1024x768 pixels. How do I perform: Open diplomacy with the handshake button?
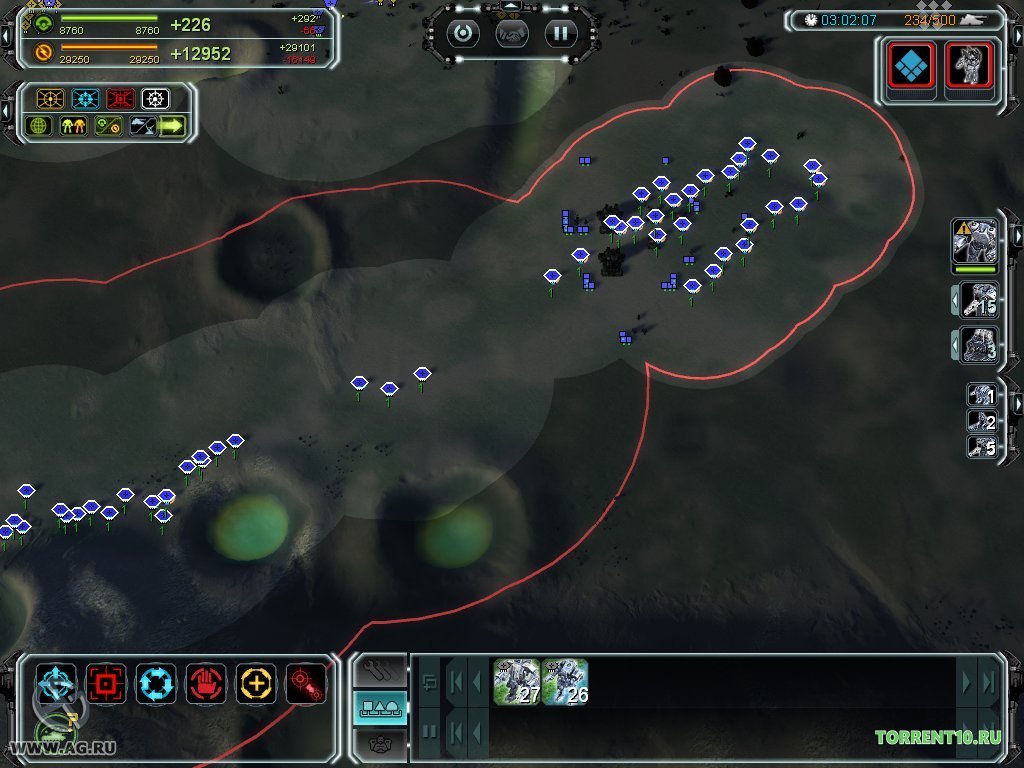click(x=512, y=33)
